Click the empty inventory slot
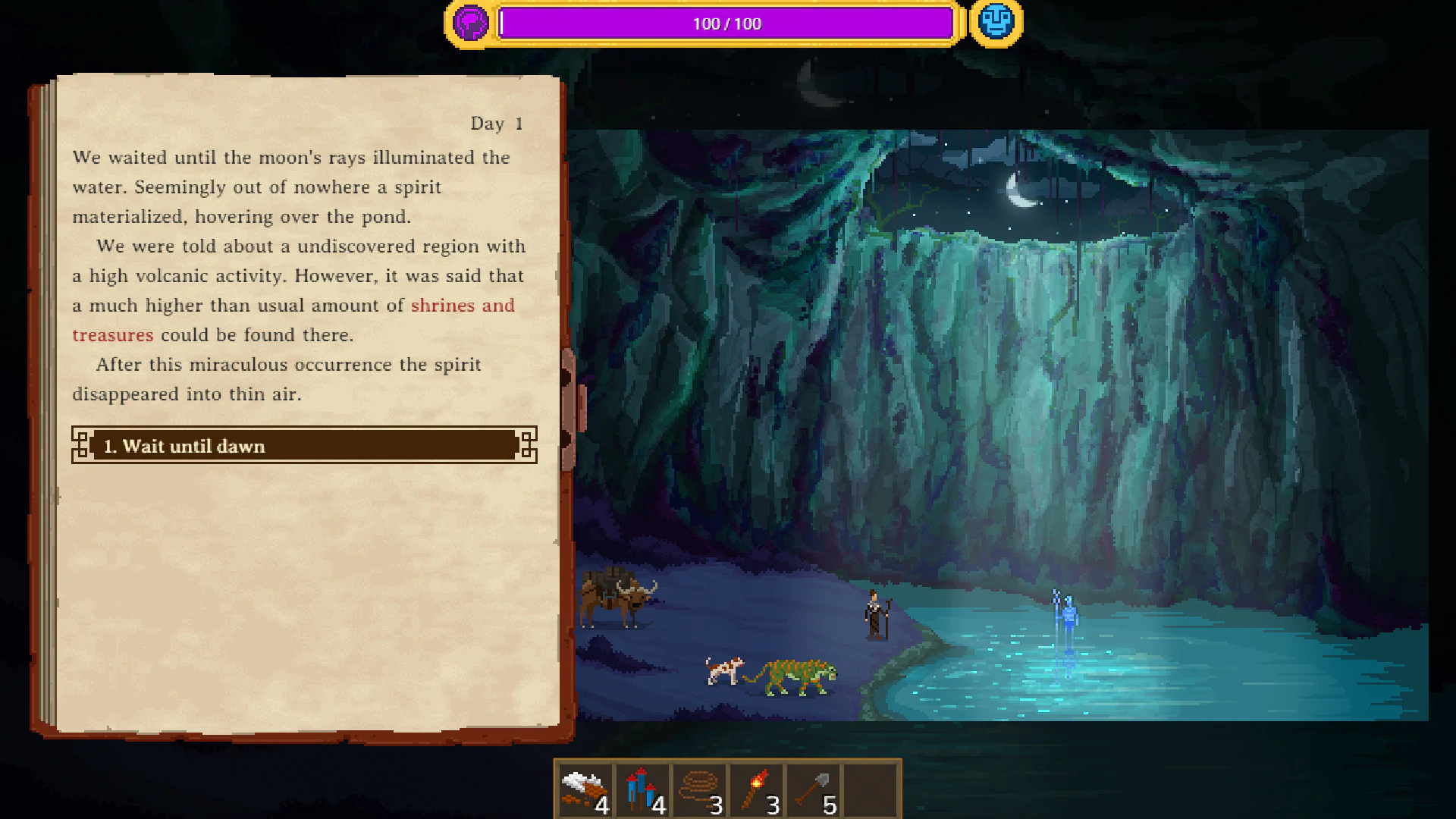This screenshot has height=819, width=1456. (x=871, y=789)
